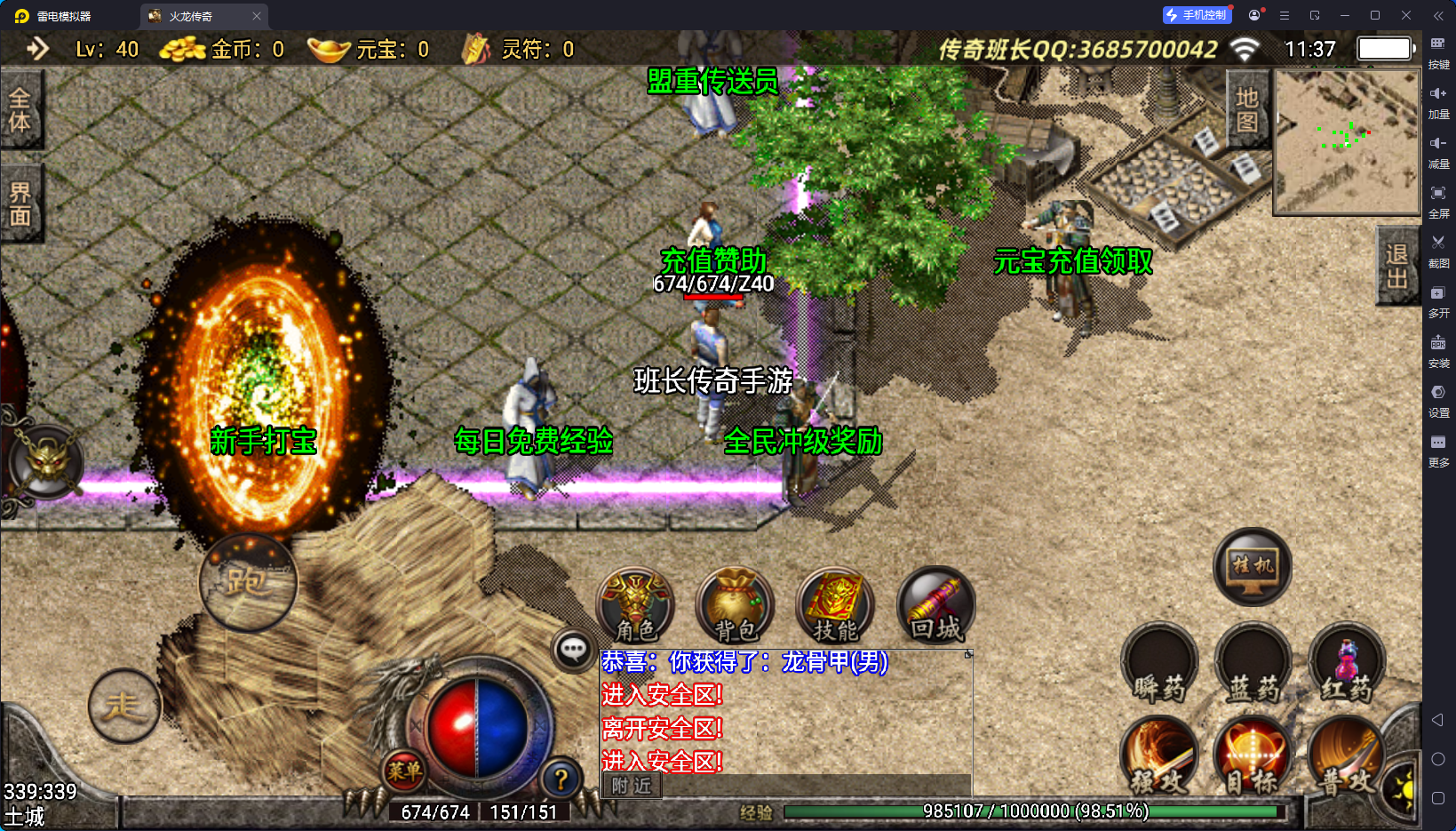Use the 红药 red potion
Viewport: 1456px width, 831px height.
pyautogui.click(x=1347, y=665)
